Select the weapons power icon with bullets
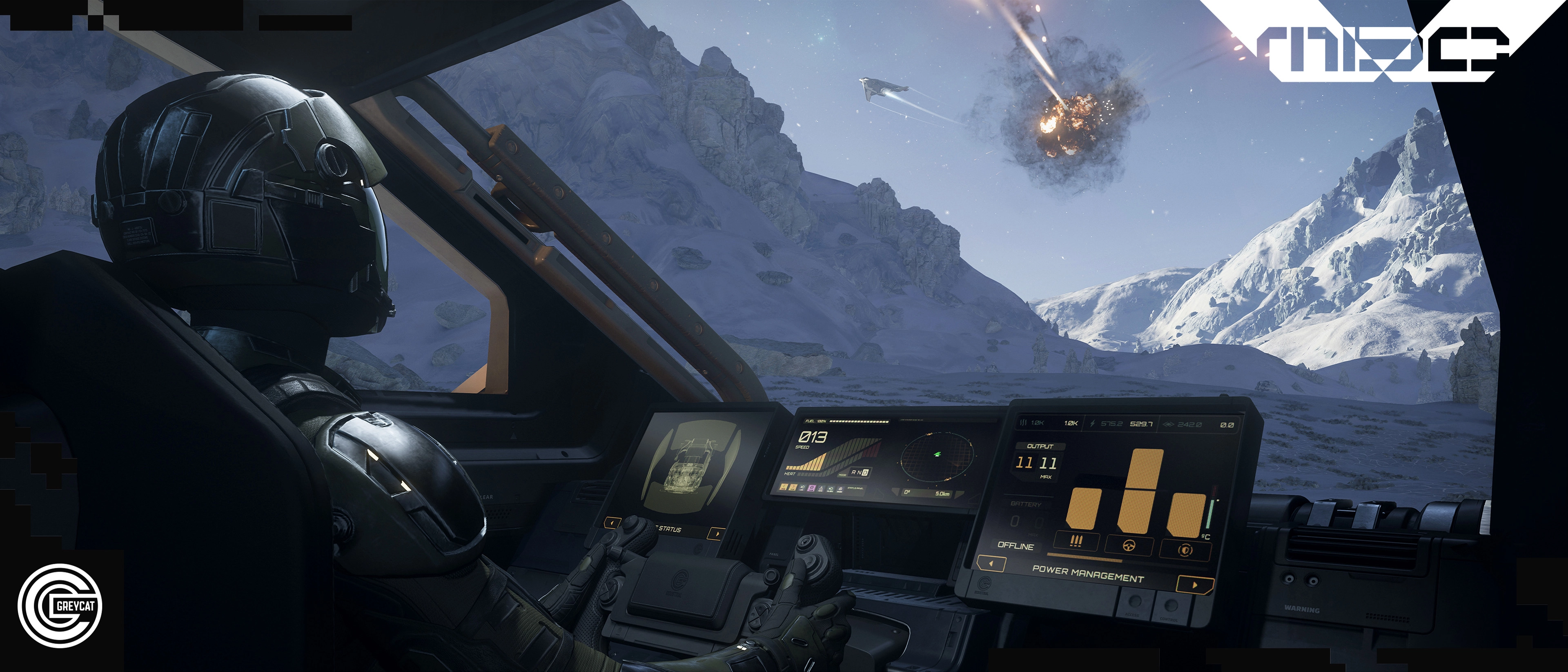Viewport: 1568px width, 672px height. coord(1076,541)
